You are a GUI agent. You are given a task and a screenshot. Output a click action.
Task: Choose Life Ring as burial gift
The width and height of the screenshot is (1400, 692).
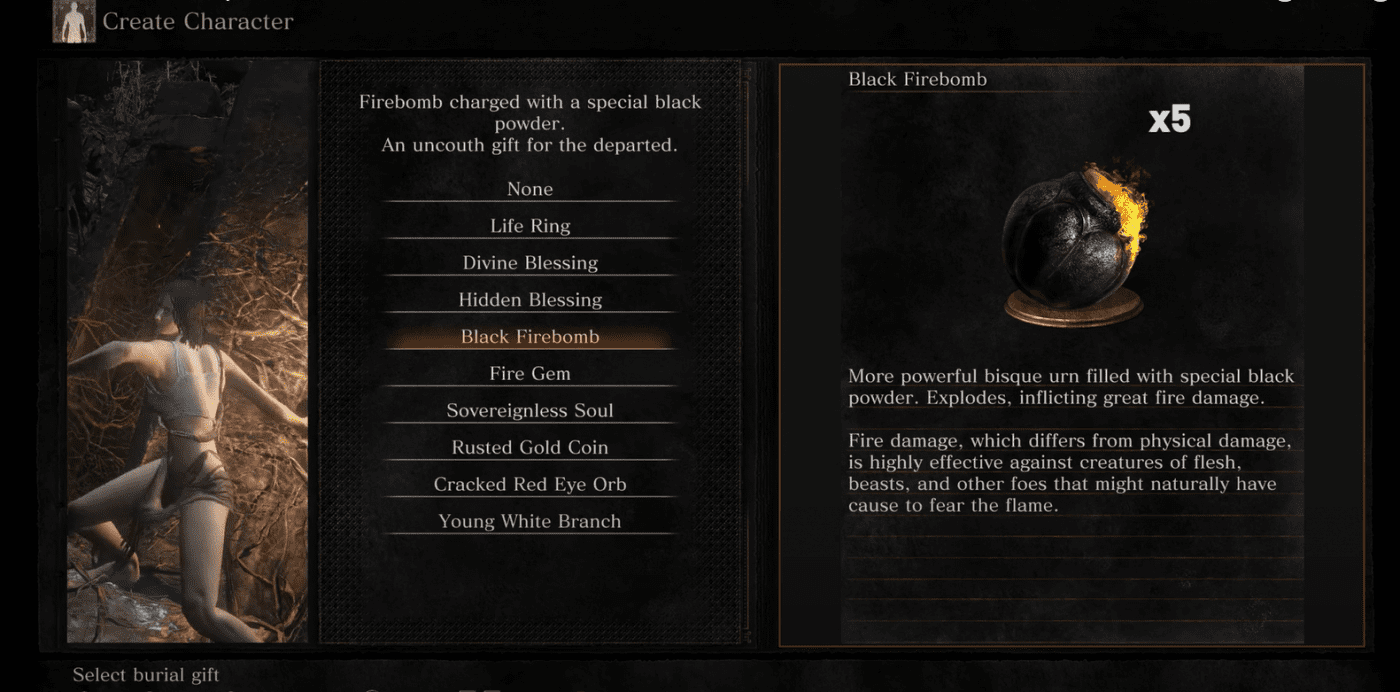(x=530, y=226)
